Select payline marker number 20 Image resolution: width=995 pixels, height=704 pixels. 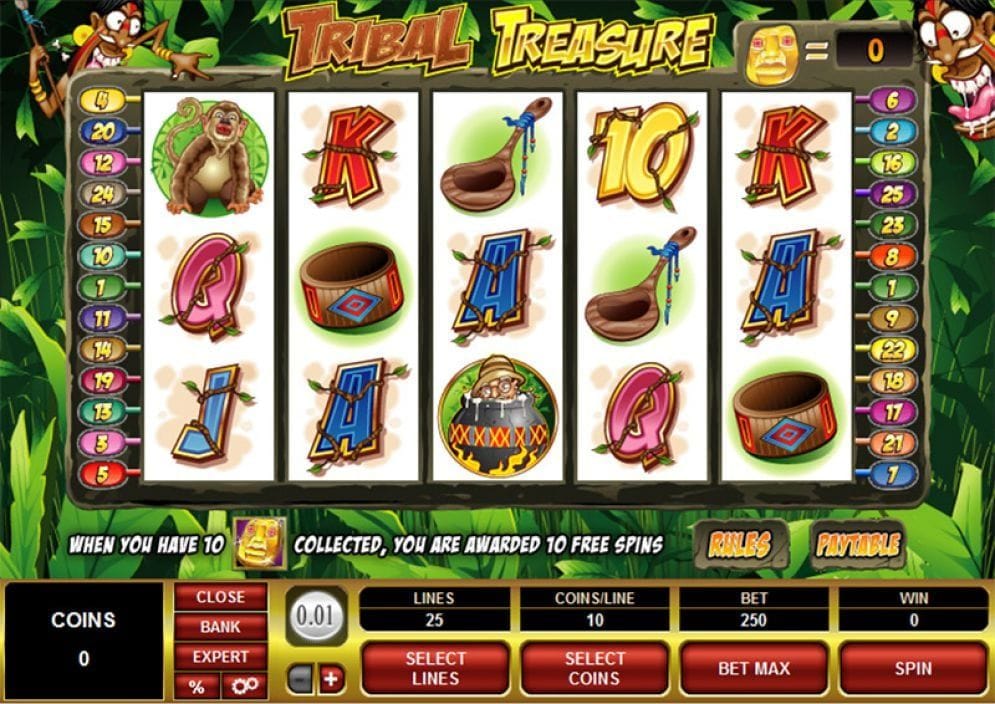[102, 131]
